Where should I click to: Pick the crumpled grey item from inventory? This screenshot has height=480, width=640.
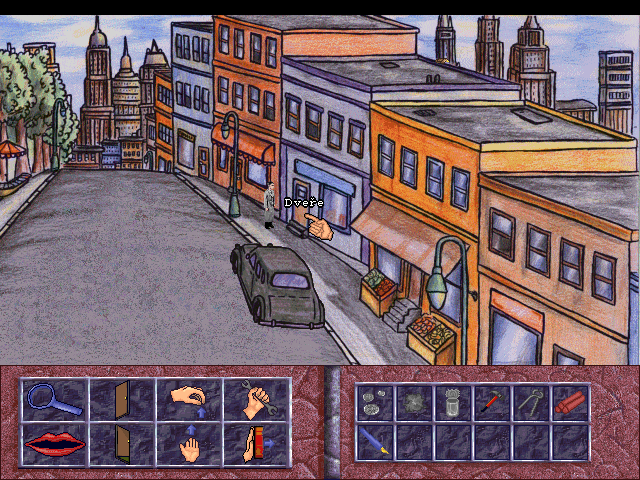(412, 403)
